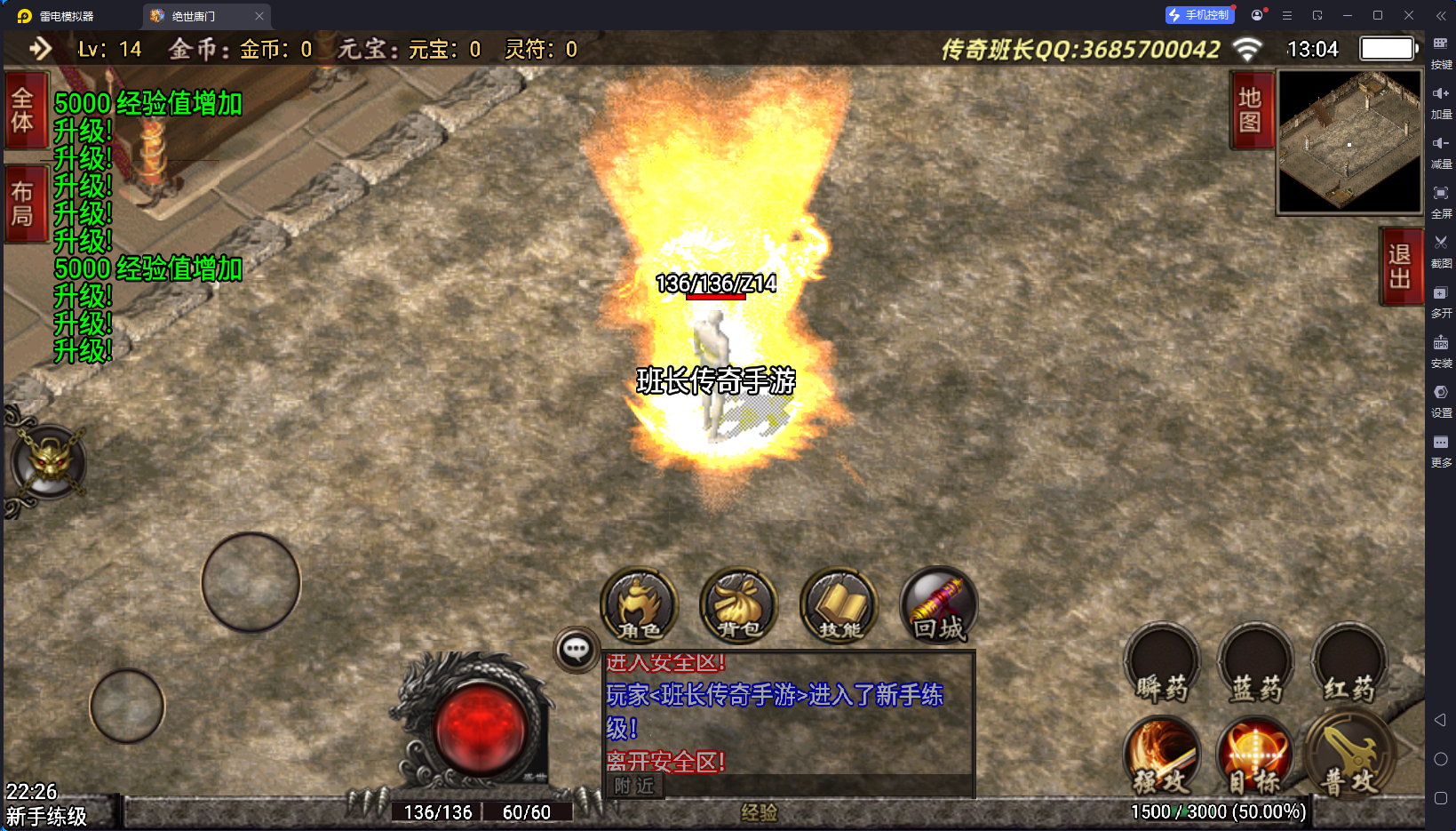Perform a 普攻 normal attack
The width and height of the screenshot is (1456, 831).
1349,755
